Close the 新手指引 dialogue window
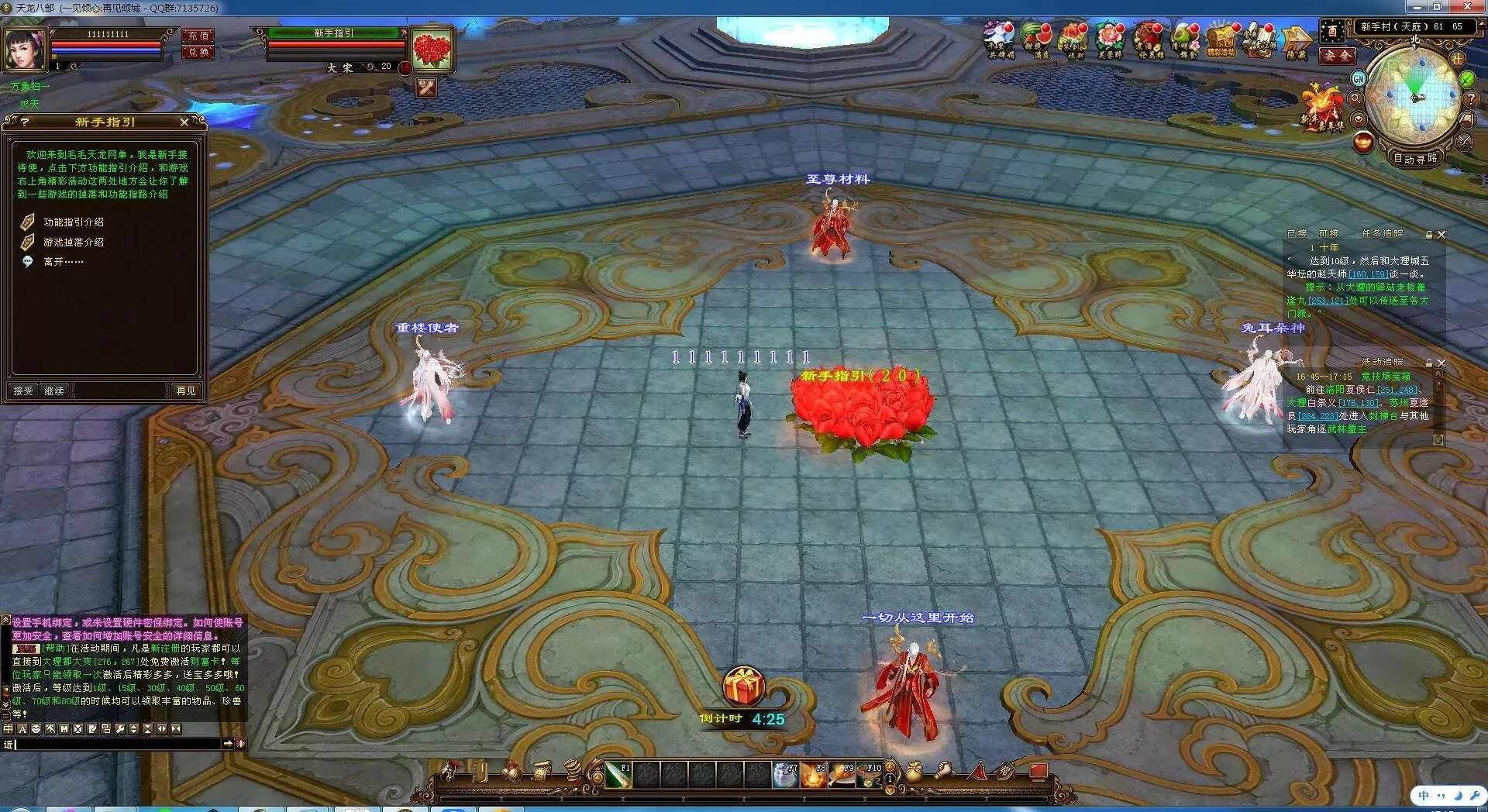1488x812 pixels. click(184, 122)
